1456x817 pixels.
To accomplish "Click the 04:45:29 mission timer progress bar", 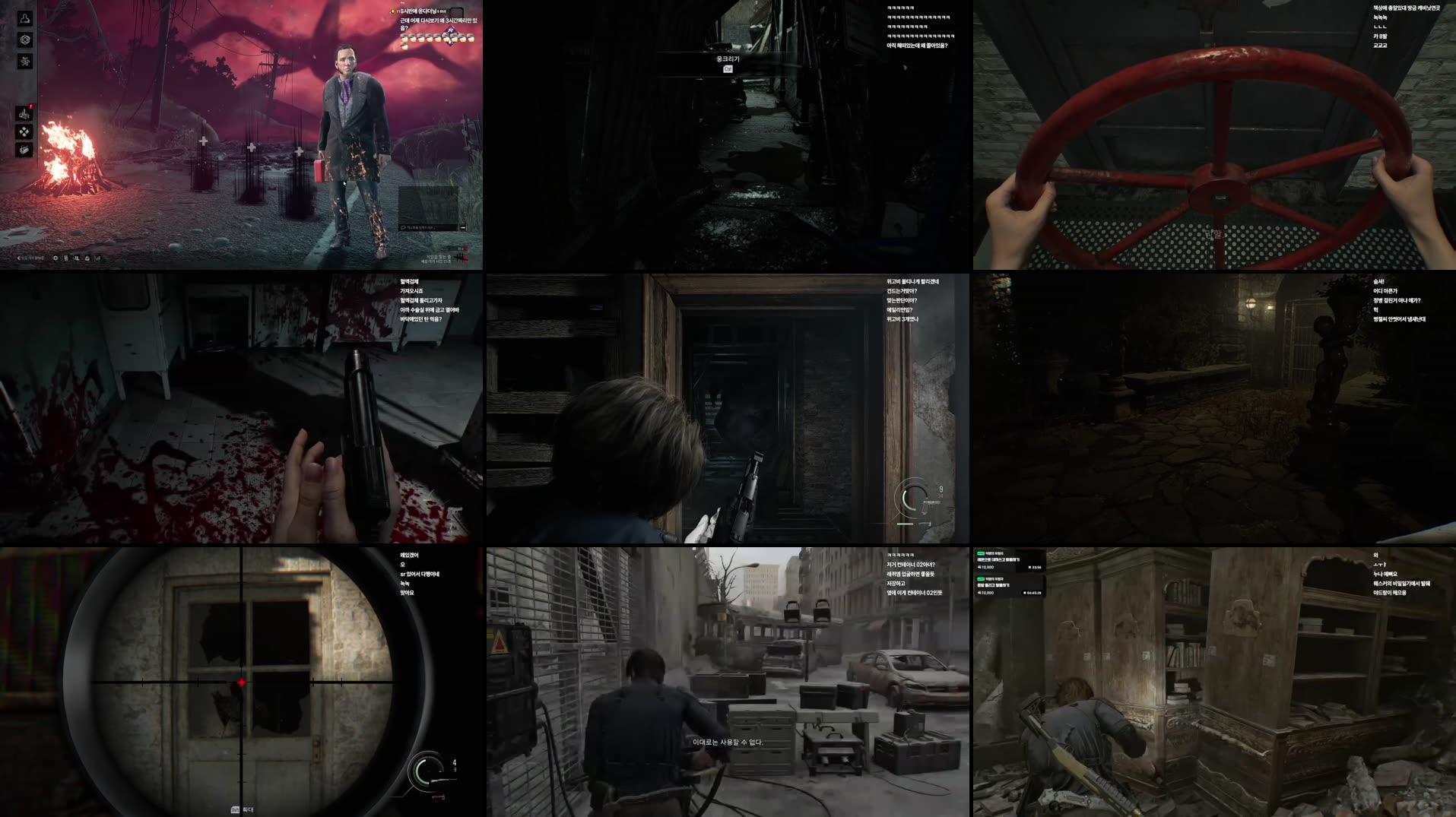I will point(1033,594).
